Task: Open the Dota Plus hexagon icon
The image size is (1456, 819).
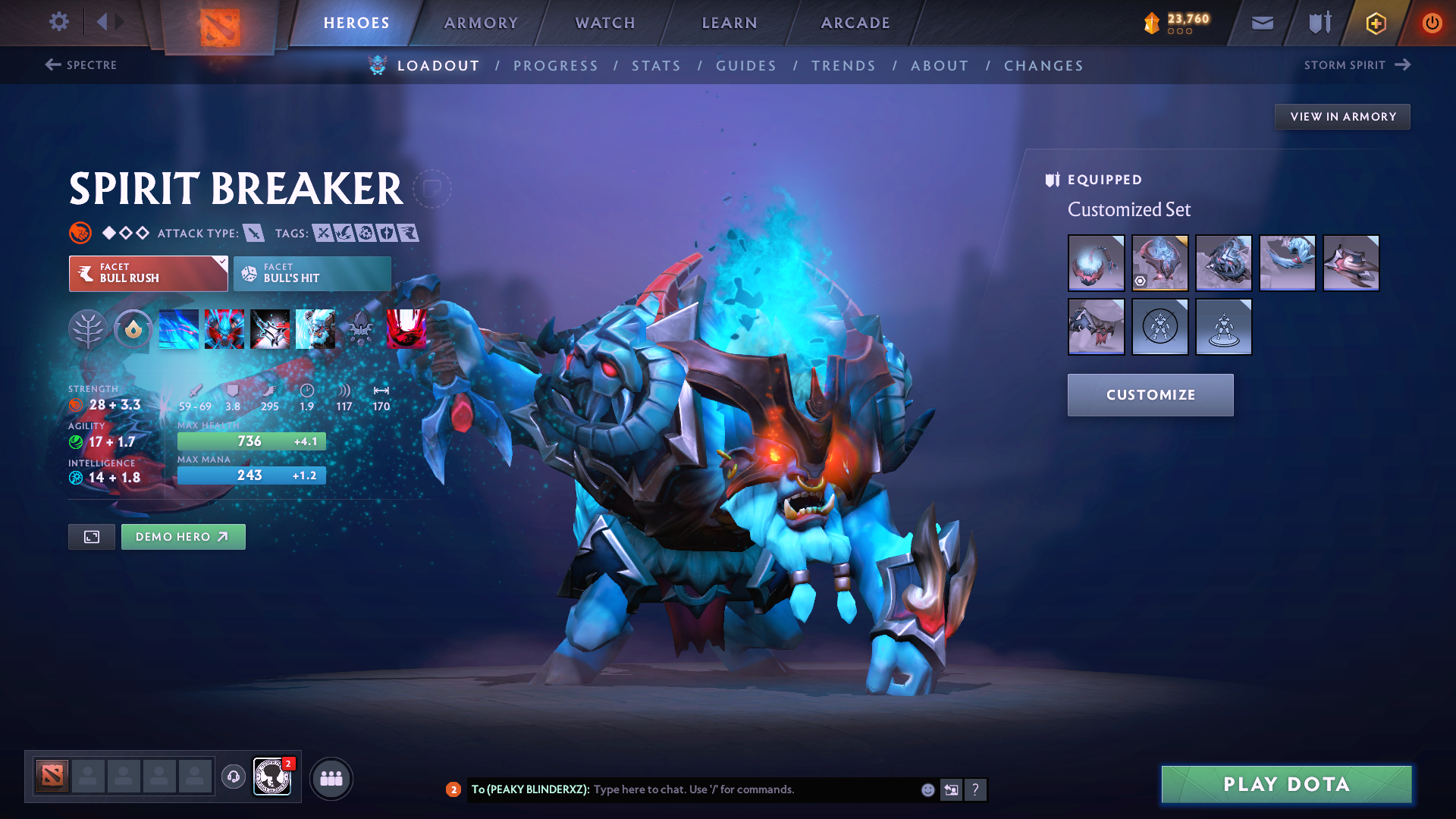Action: (x=1375, y=23)
